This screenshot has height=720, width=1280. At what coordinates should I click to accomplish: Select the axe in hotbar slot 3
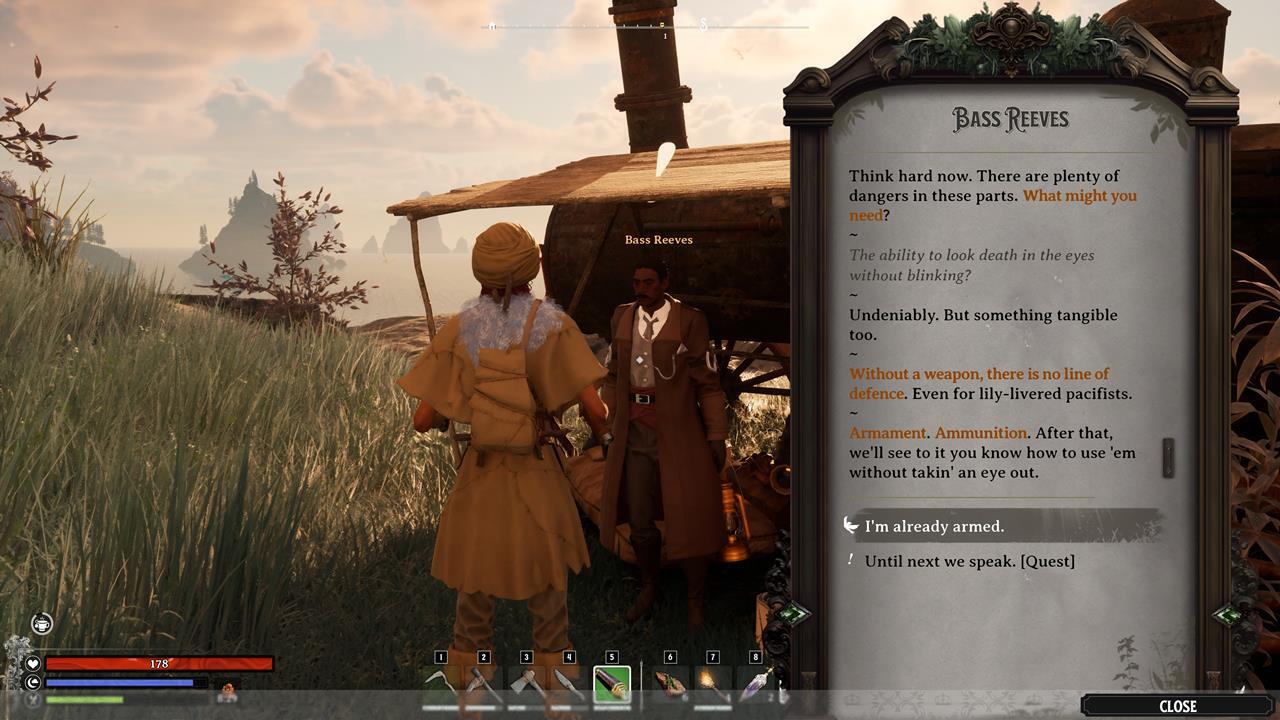click(527, 685)
